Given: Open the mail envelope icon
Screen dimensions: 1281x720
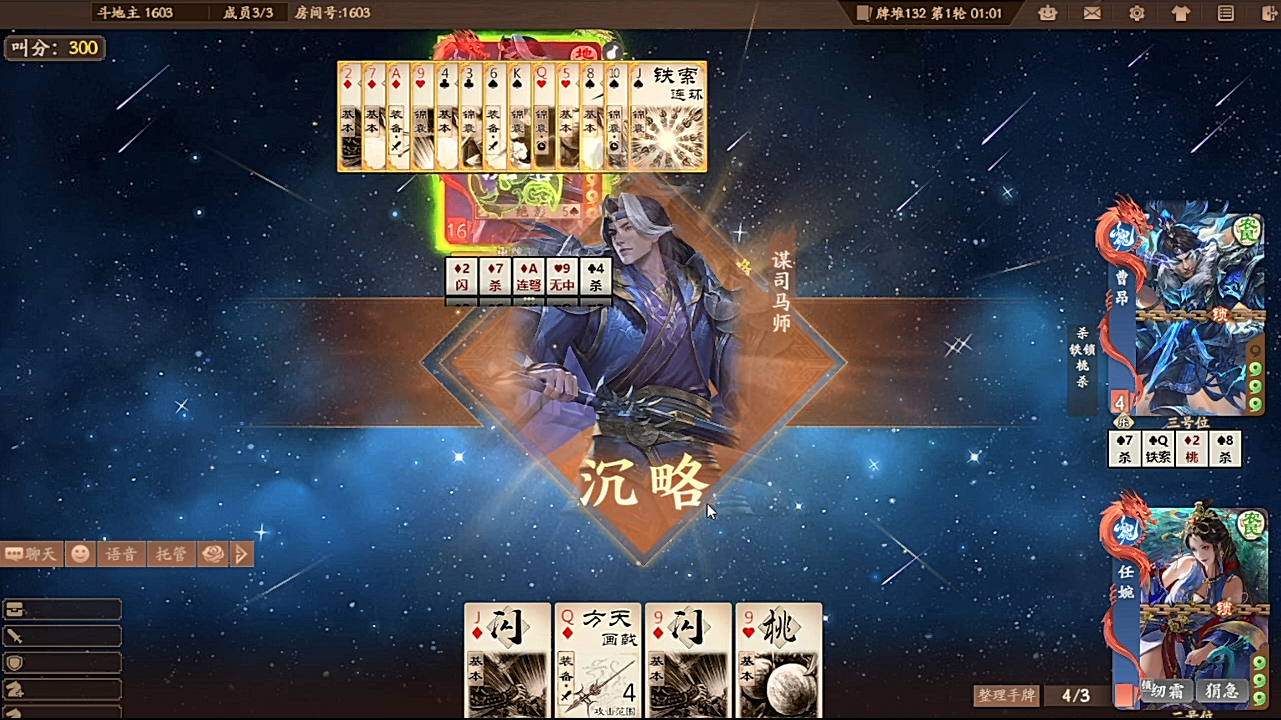Looking at the screenshot, I should click(1092, 13).
